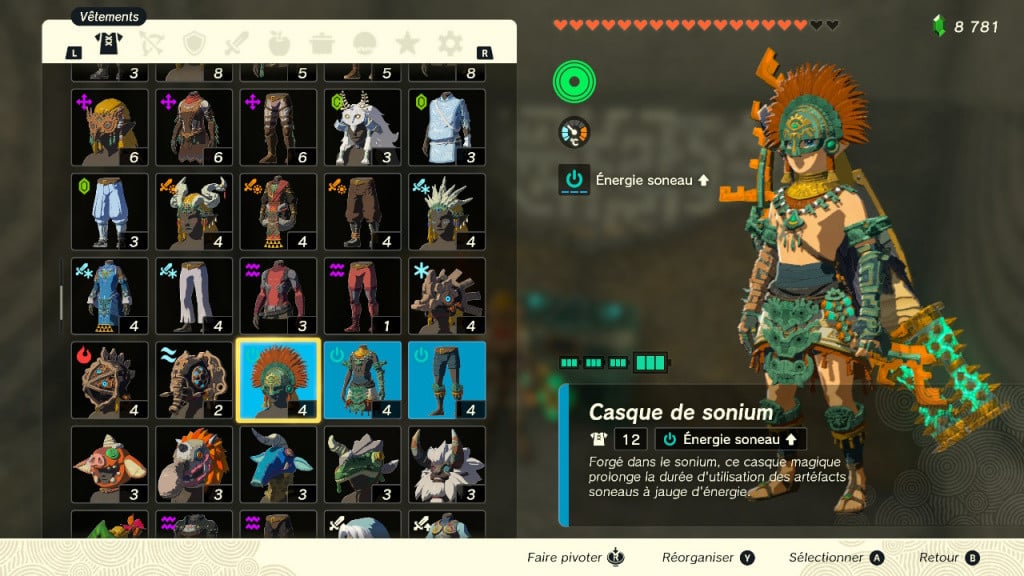Choose the sonium chest armor slot
This screenshot has width=1024, height=576.
pos(362,379)
